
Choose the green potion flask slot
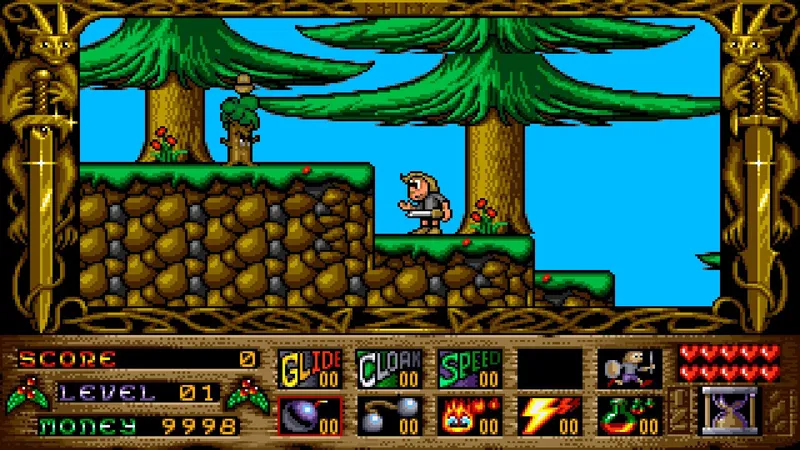click(629, 415)
